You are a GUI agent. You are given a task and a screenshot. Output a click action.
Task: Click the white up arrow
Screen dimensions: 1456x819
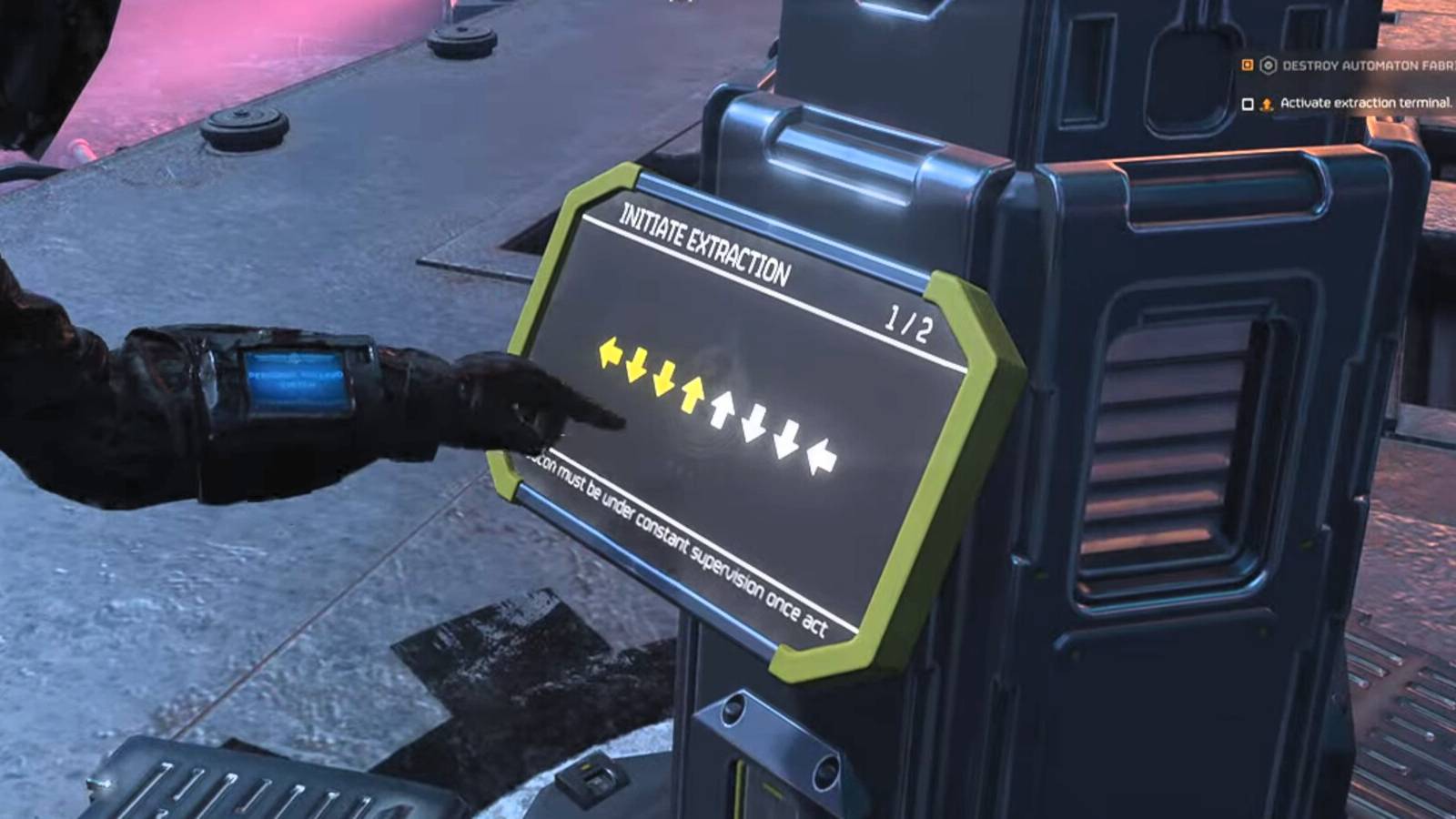[723, 409]
